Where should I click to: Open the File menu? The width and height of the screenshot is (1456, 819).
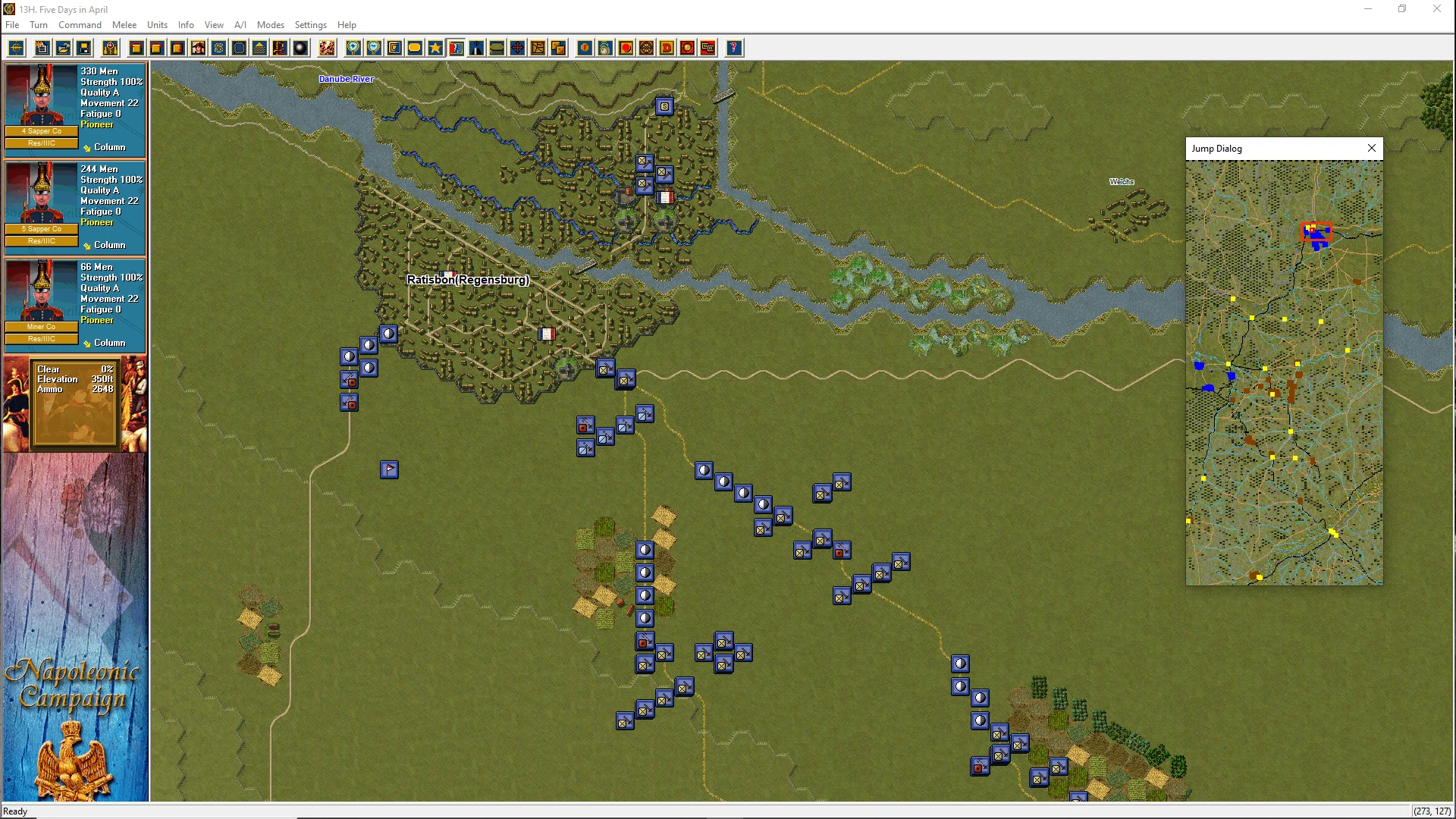[12, 25]
